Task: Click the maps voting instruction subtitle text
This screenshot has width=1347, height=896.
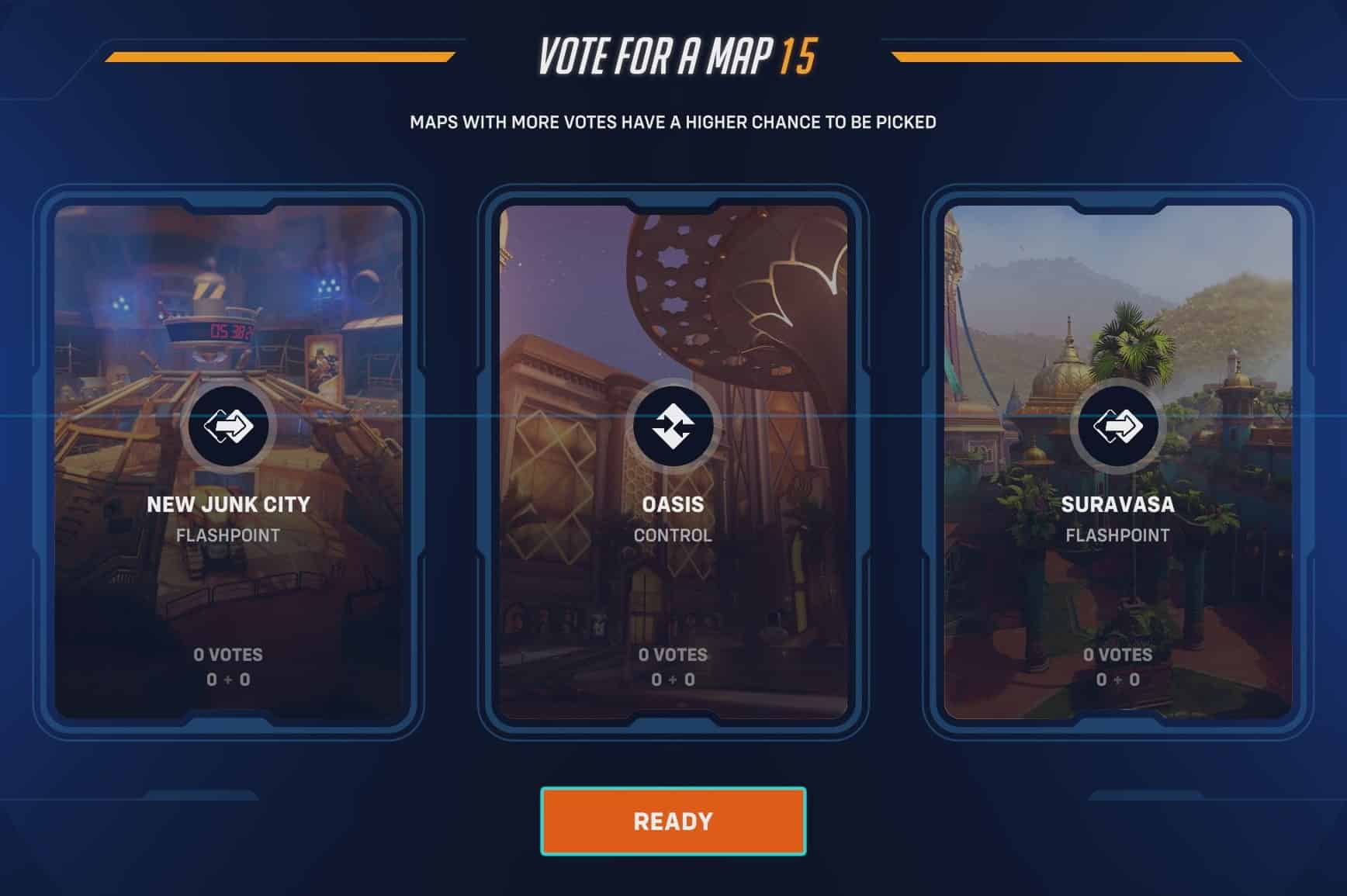Action: pyautogui.click(x=673, y=121)
